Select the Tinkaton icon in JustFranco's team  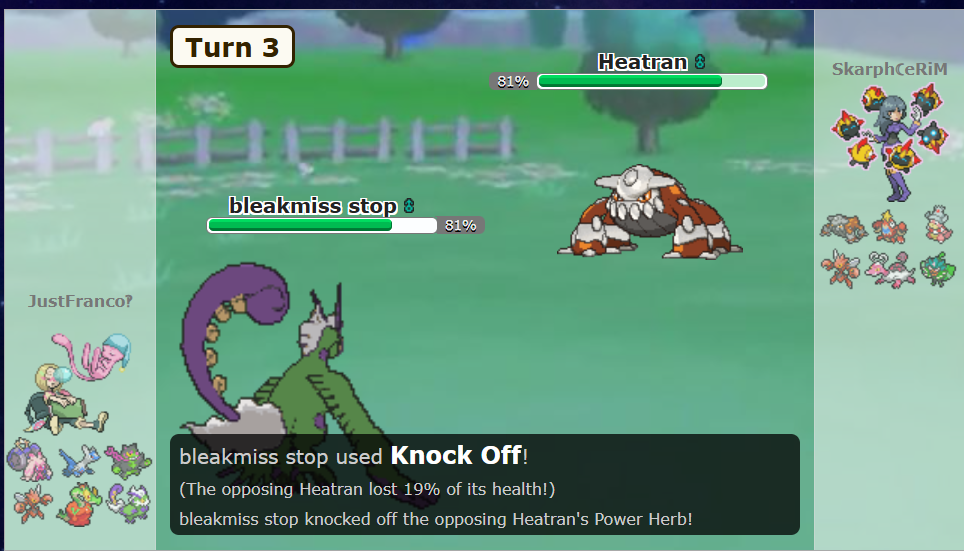pos(27,461)
